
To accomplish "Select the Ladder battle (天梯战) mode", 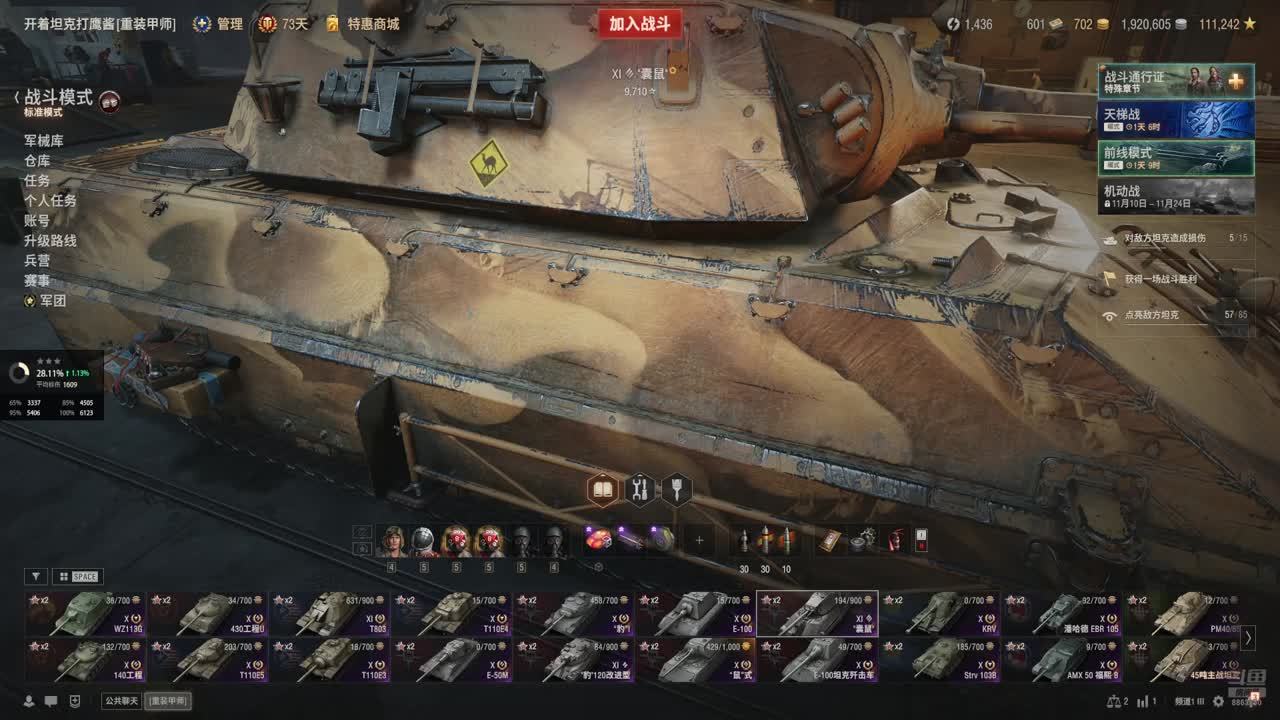I will (x=1176, y=120).
